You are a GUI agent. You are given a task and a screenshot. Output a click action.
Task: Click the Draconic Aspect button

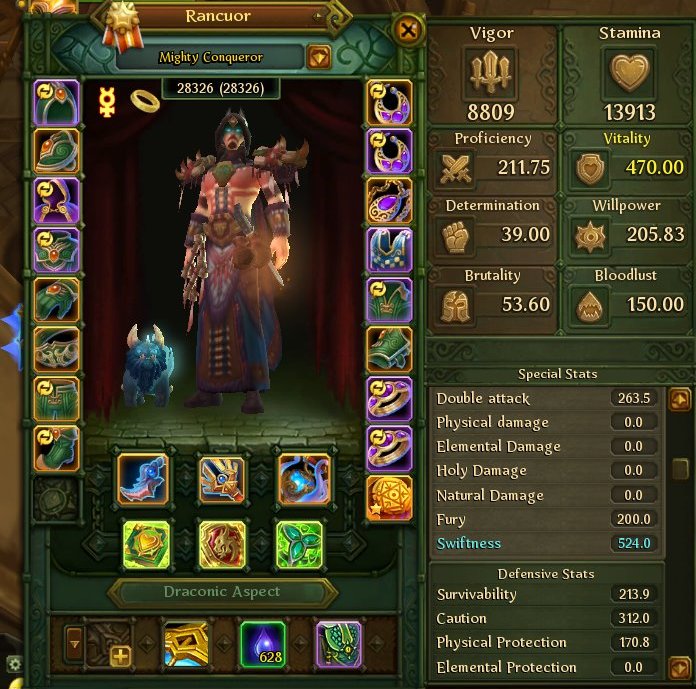tap(221, 592)
